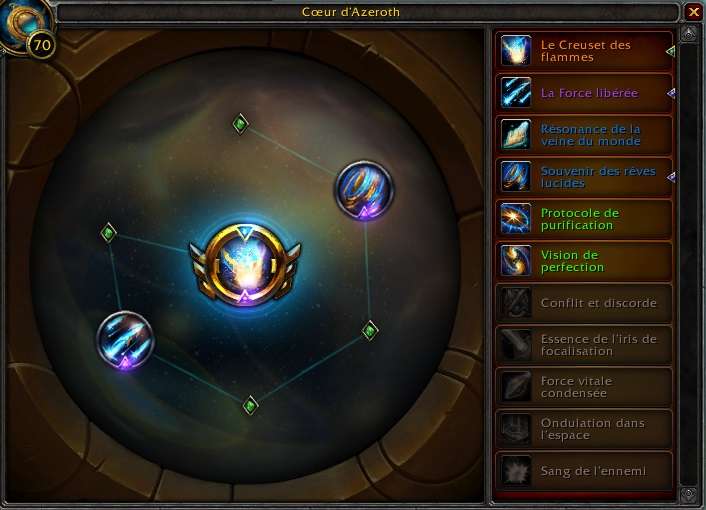Viewport: 706px width, 510px height.
Task: Select the upper-right minor essence slot
Action: [x=363, y=187]
